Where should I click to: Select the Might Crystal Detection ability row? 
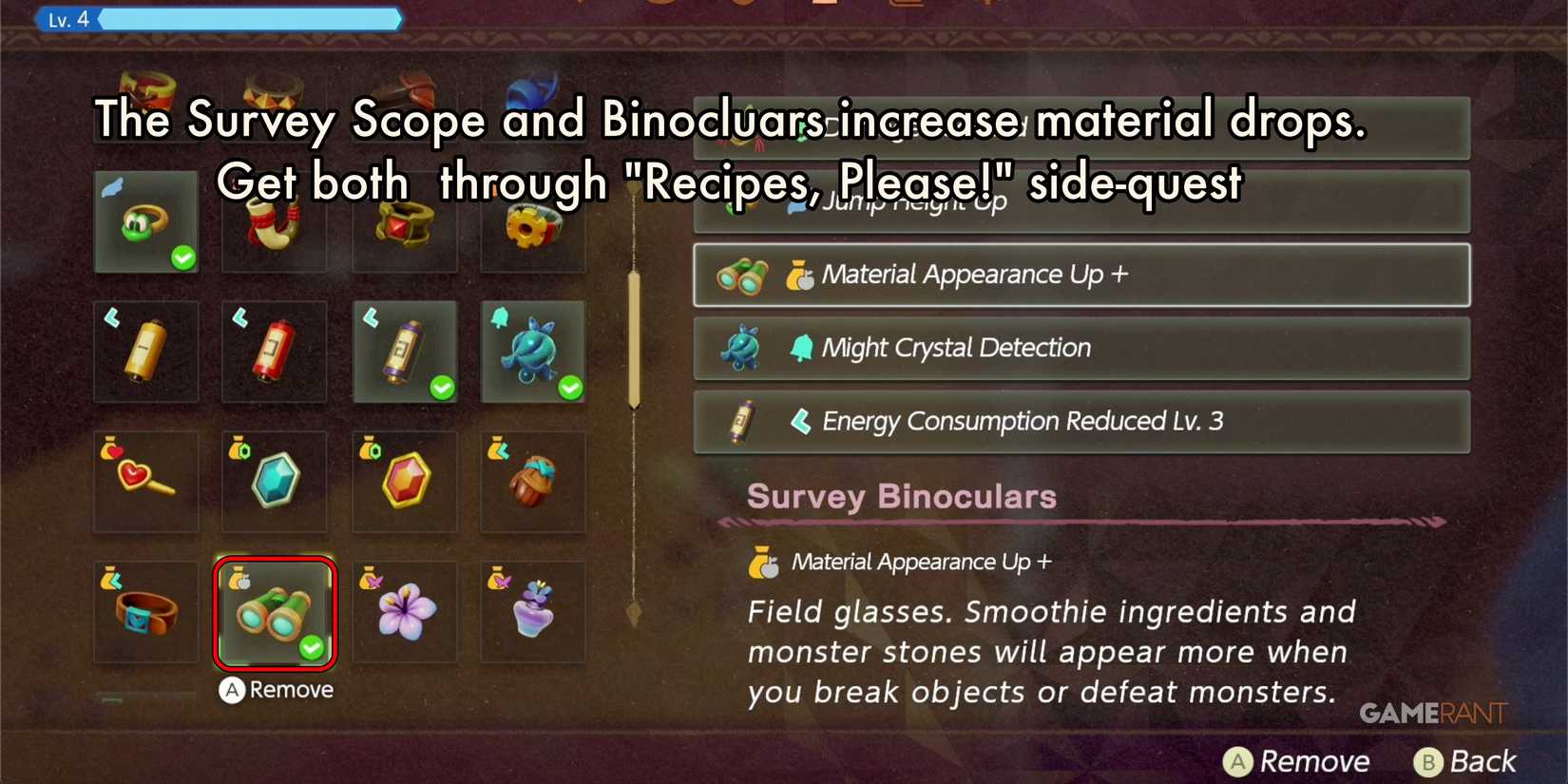(1081, 348)
